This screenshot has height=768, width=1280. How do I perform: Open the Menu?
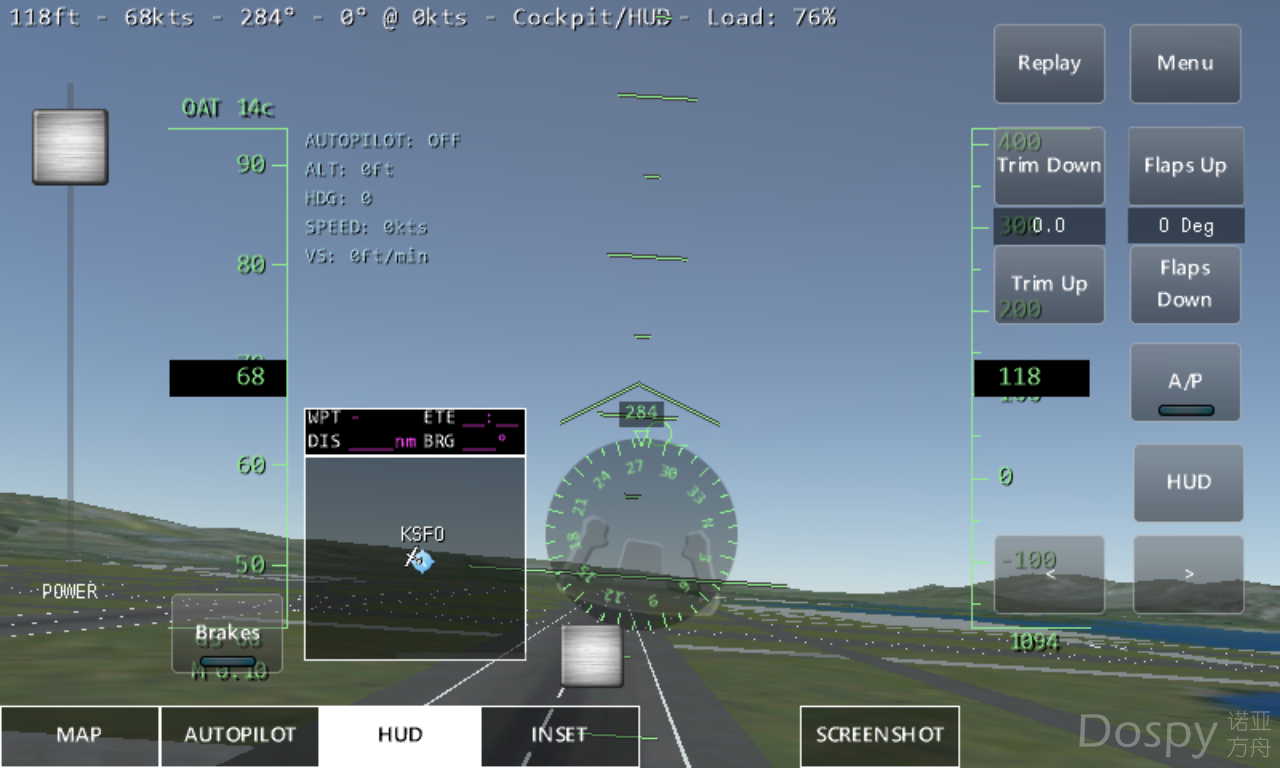click(x=1185, y=63)
